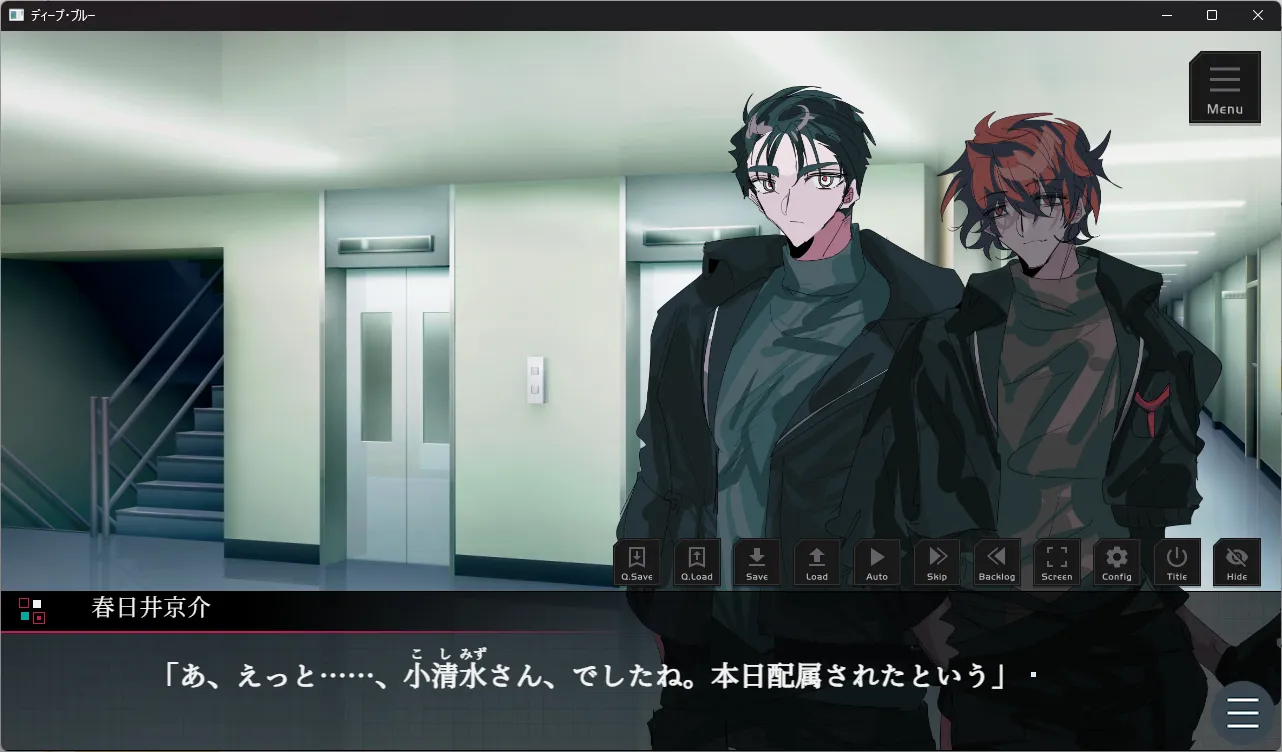The image size is (1282, 752).
Task: Open the Backlog history
Action: [997, 563]
